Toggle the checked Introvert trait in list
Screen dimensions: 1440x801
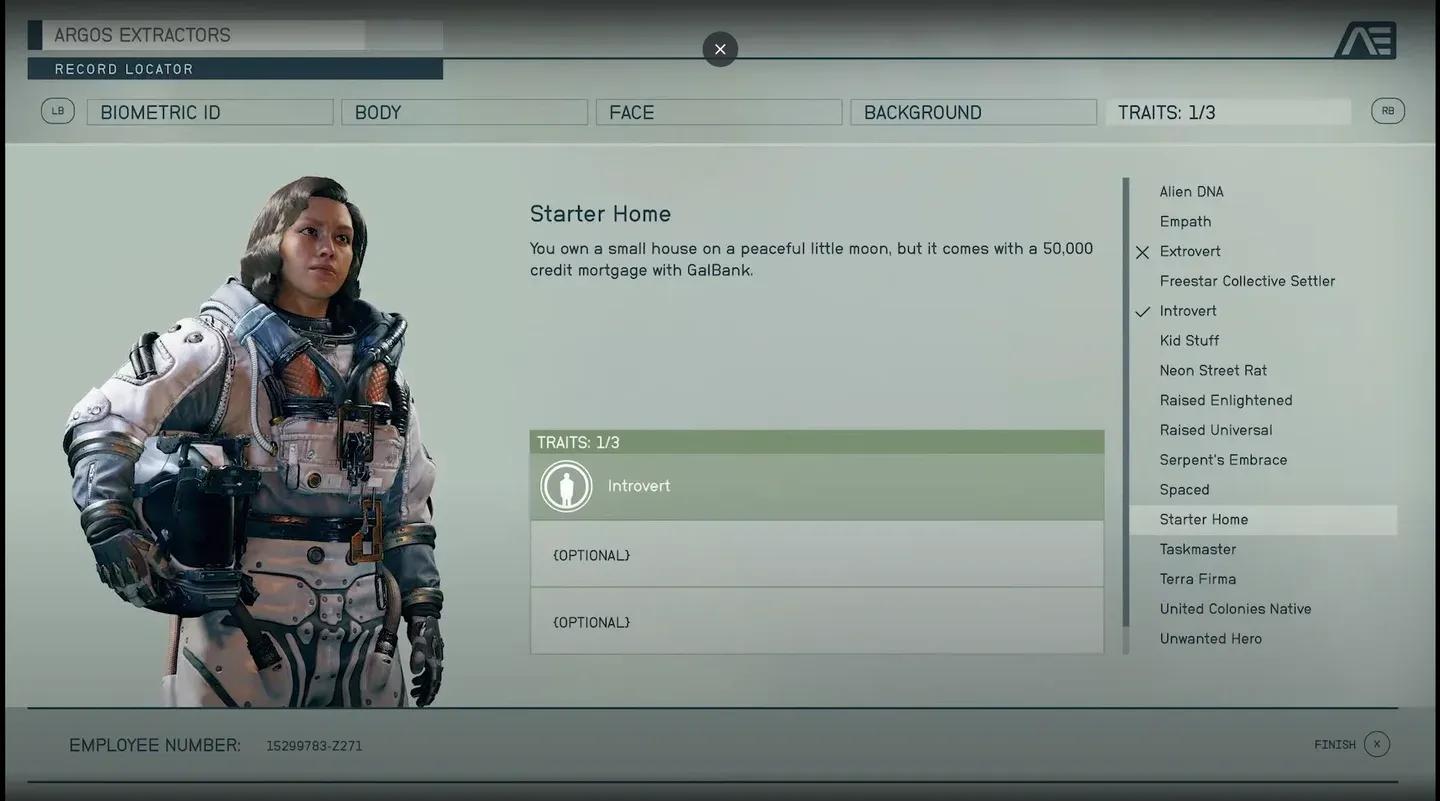tap(1188, 311)
